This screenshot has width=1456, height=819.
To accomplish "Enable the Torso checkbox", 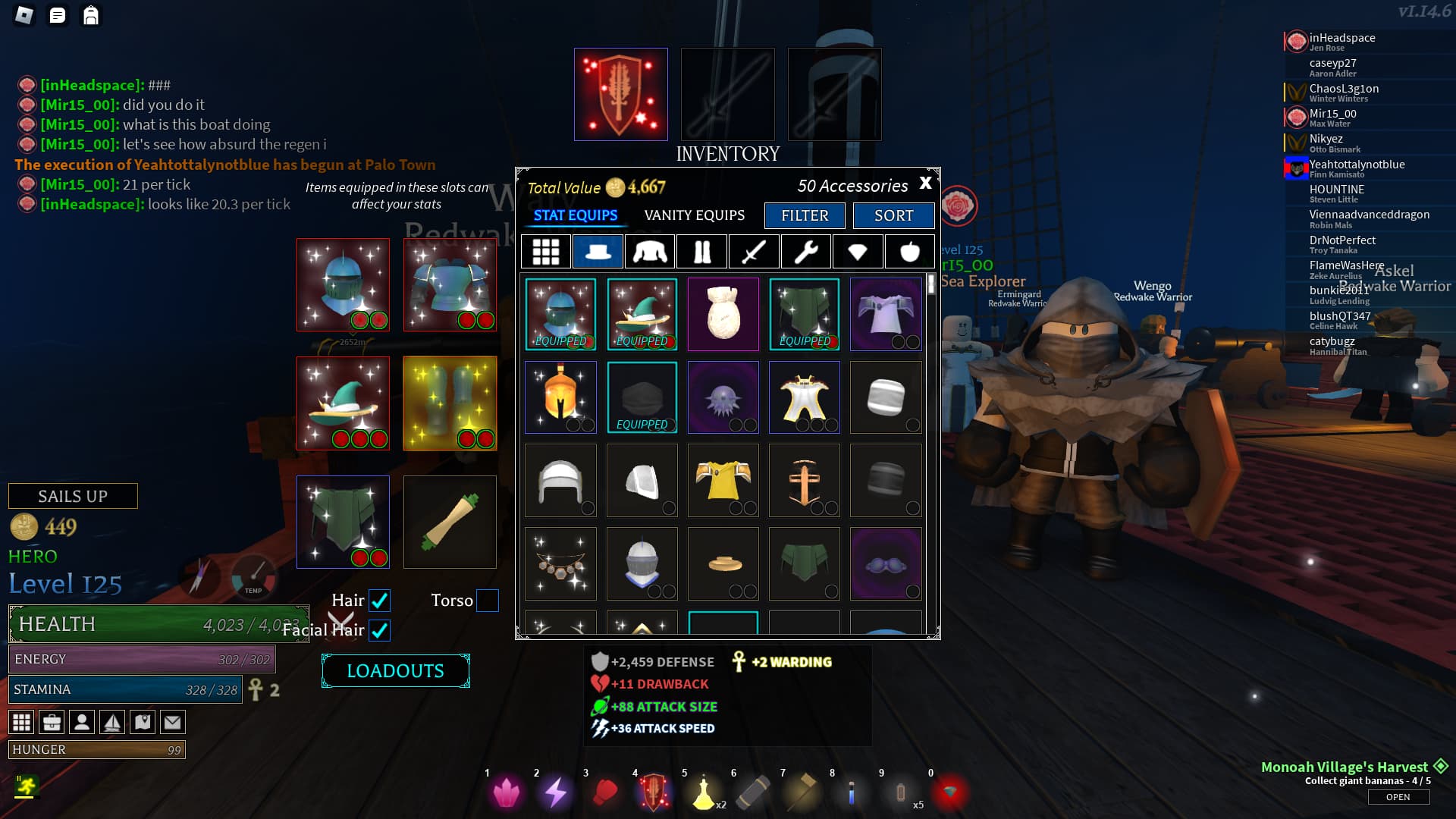I will coord(487,601).
